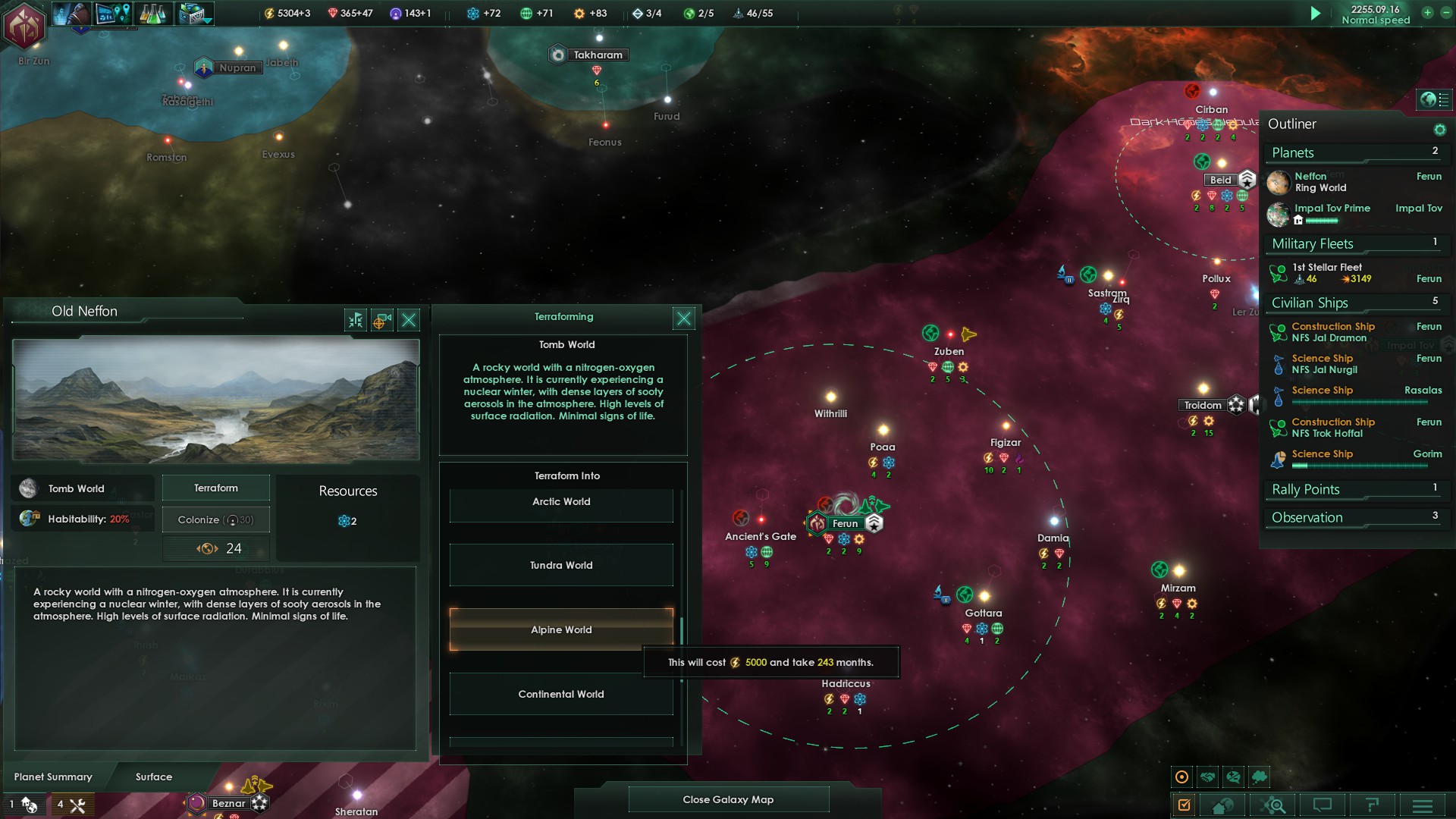Image resolution: width=1456 pixels, height=819 pixels.
Task: Terraform into Continental World
Action: (561, 695)
